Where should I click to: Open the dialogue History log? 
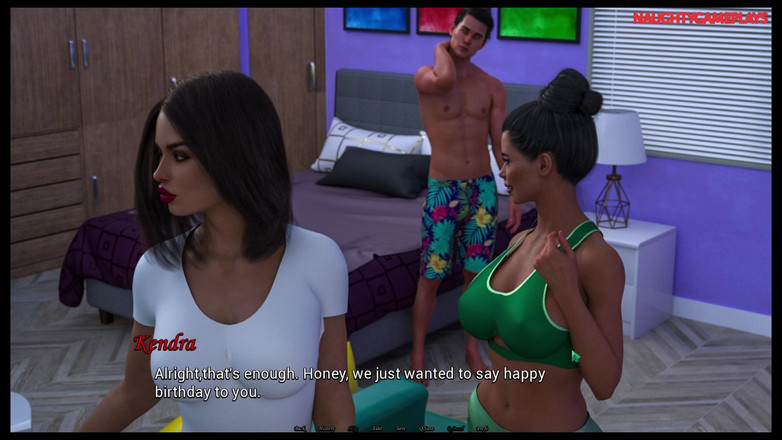coord(326,429)
